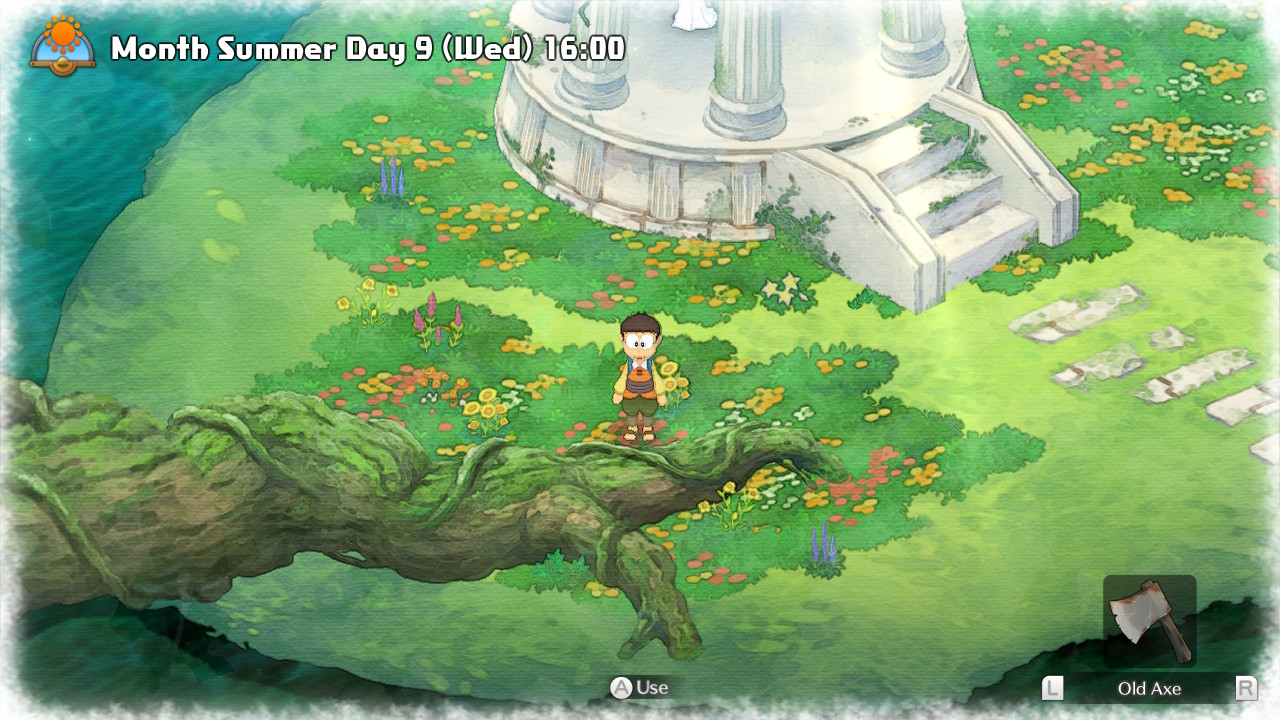Click the clock time 16:00
This screenshot has width=1280, height=720.
click(585, 46)
